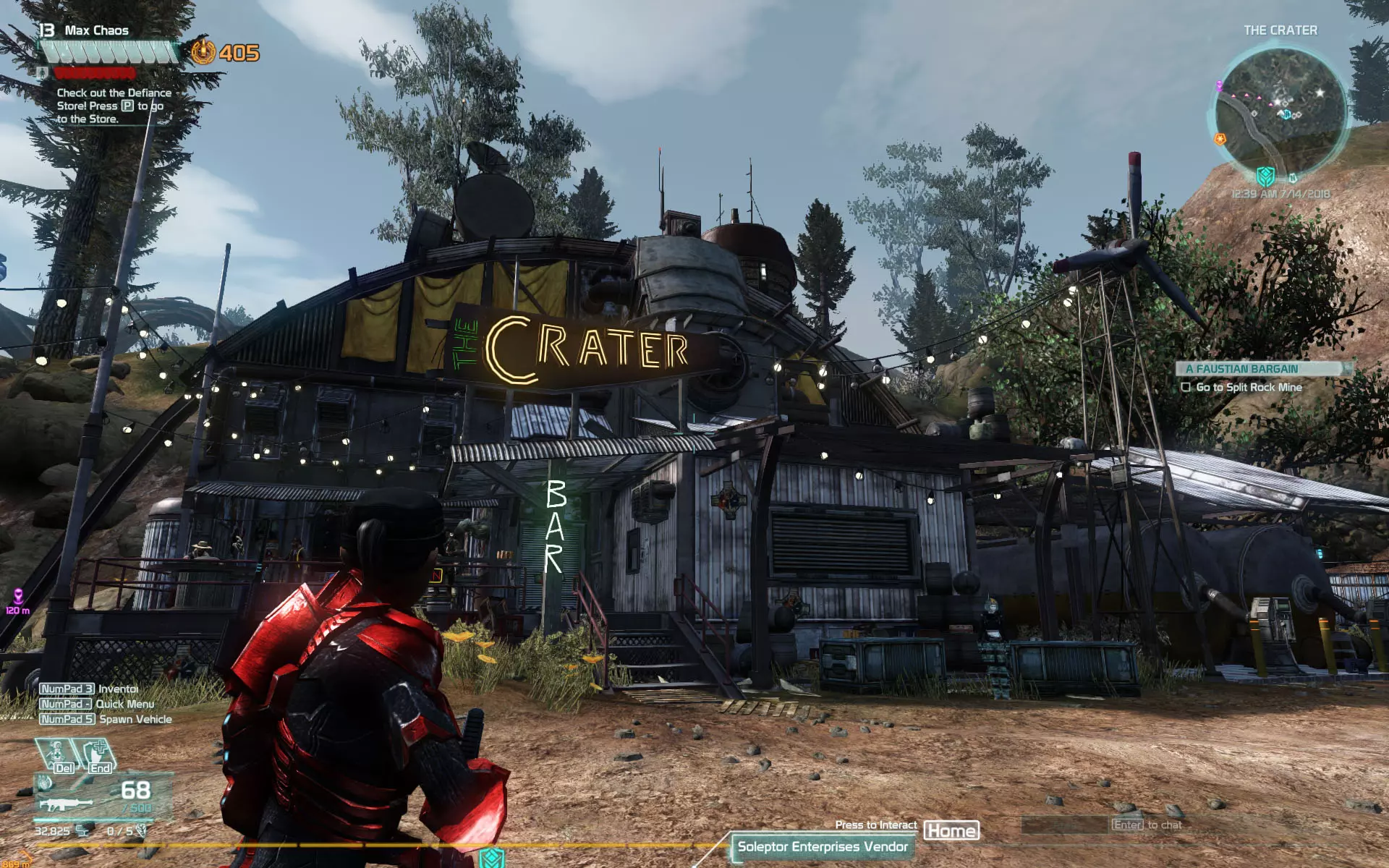Click the purple waypoint marker showing 120 m
This screenshot has width=1389, height=868.
click(x=17, y=597)
